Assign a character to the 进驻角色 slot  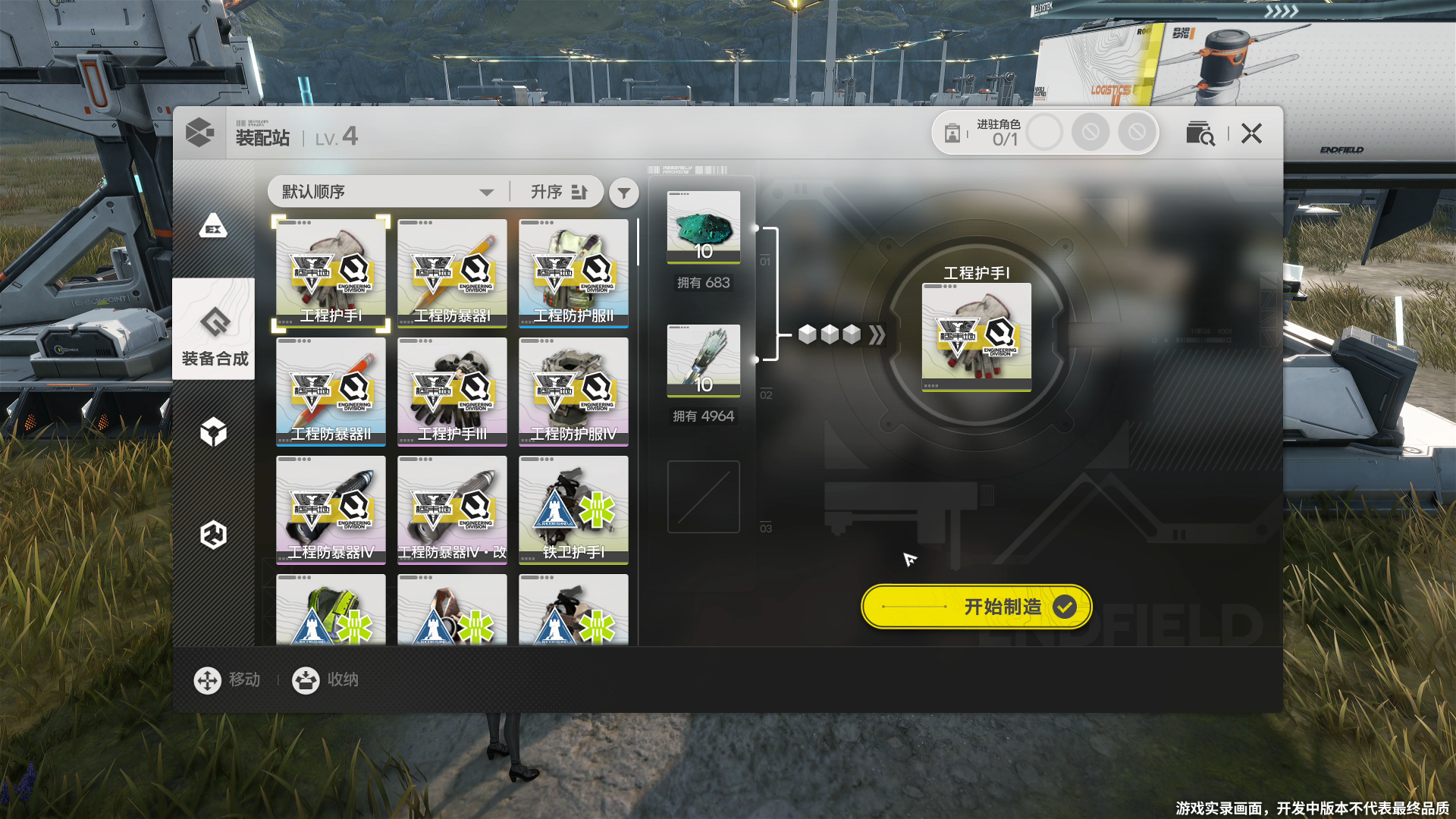click(1044, 133)
